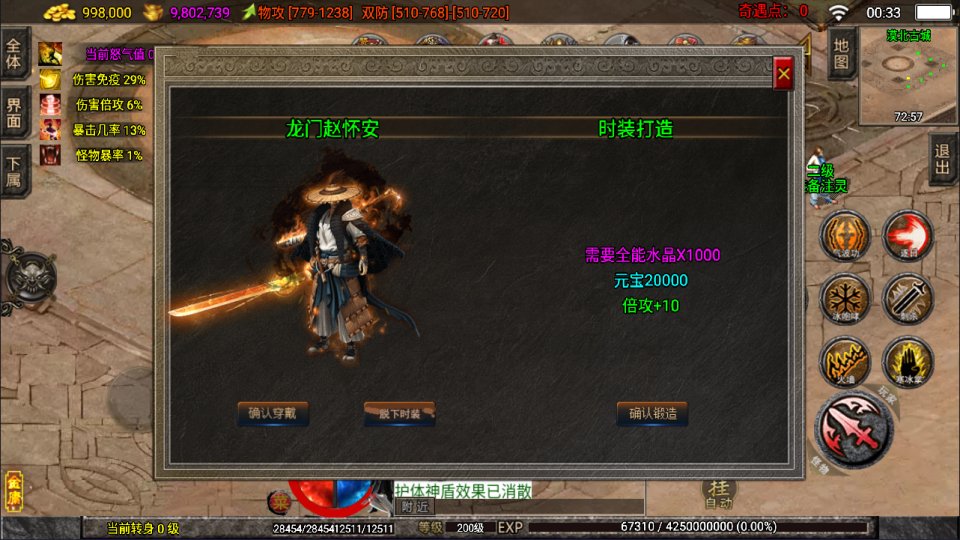The height and width of the screenshot is (540, 960).
Task: Select the 全体 tab on the left edge
Action: click(x=14, y=52)
